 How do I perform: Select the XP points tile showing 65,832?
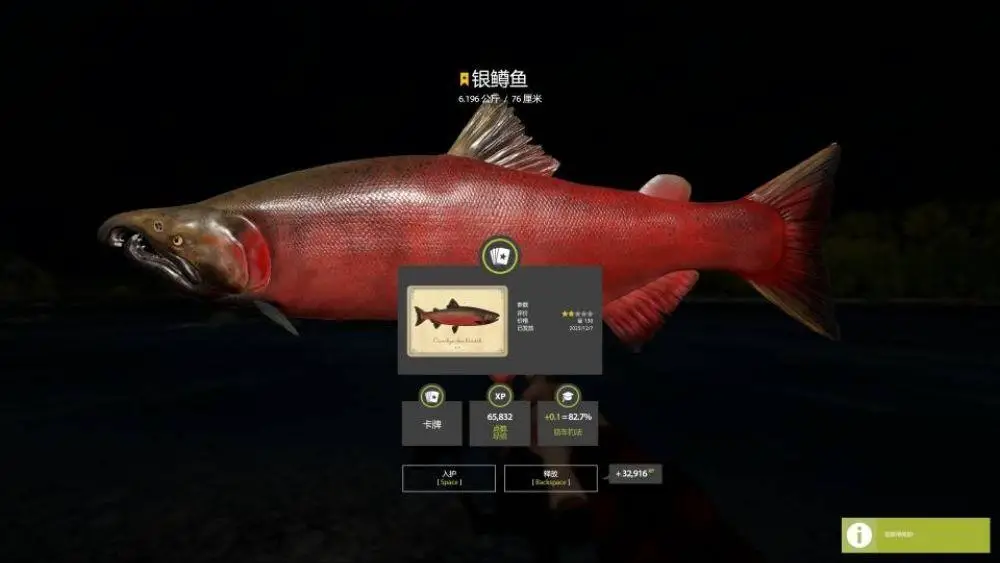[x=500, y=422]
